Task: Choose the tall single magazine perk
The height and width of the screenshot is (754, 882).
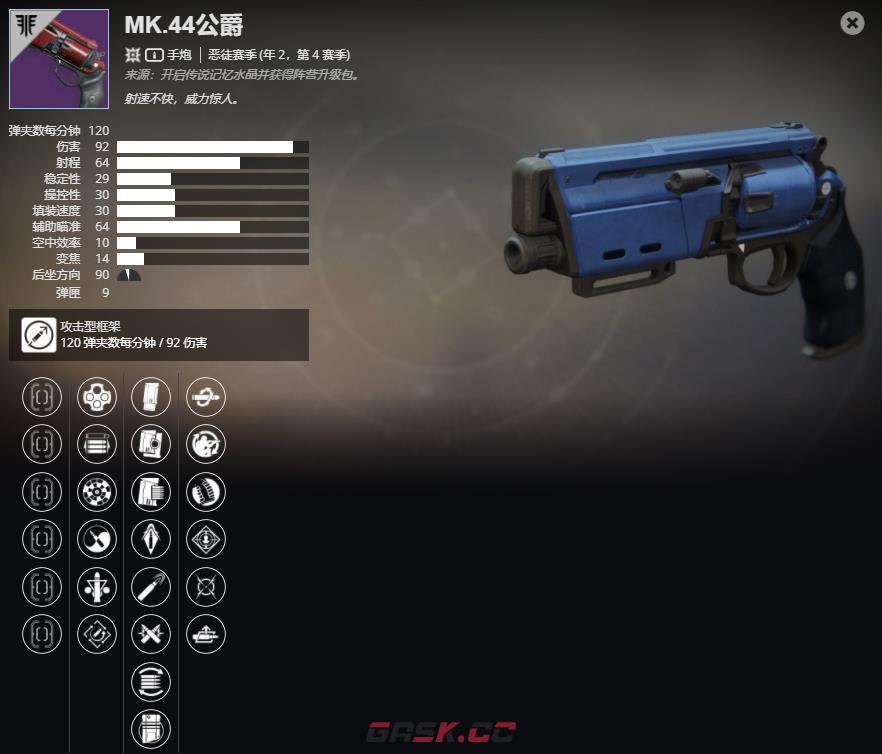Action: pos(151,397)
